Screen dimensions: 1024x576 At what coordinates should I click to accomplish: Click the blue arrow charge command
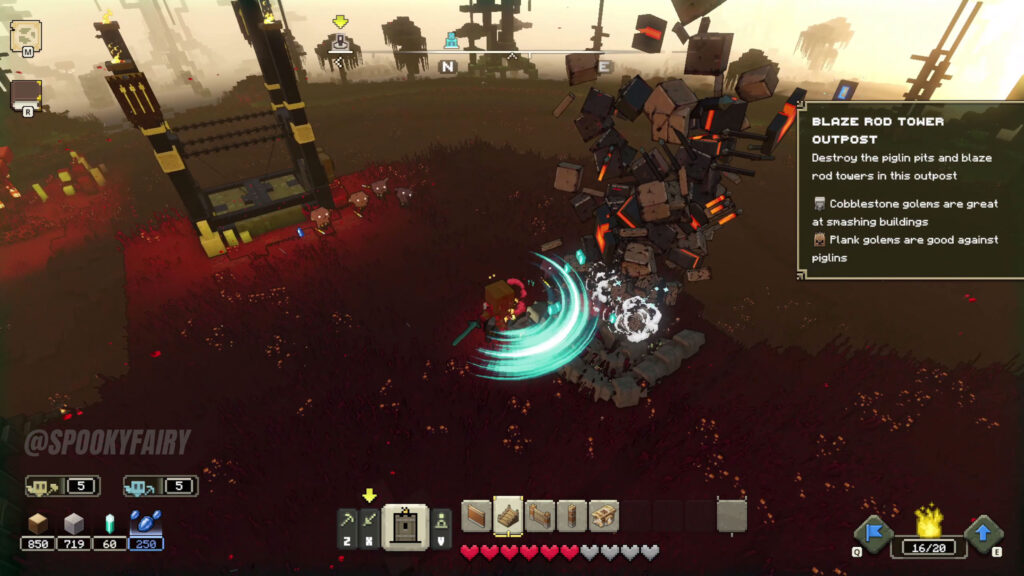pos(984,533)
